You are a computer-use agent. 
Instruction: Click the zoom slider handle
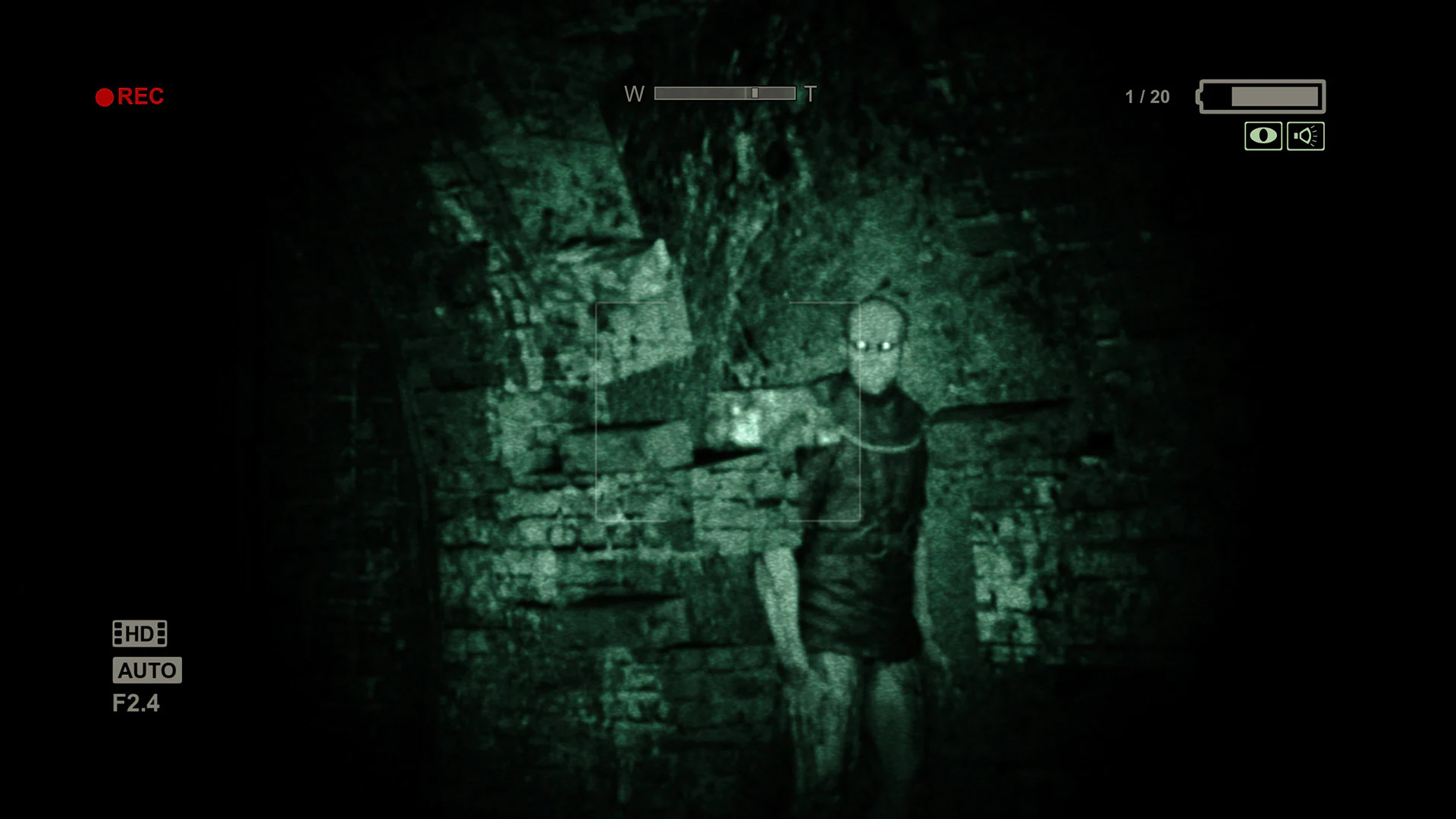(x=755, y=94)
